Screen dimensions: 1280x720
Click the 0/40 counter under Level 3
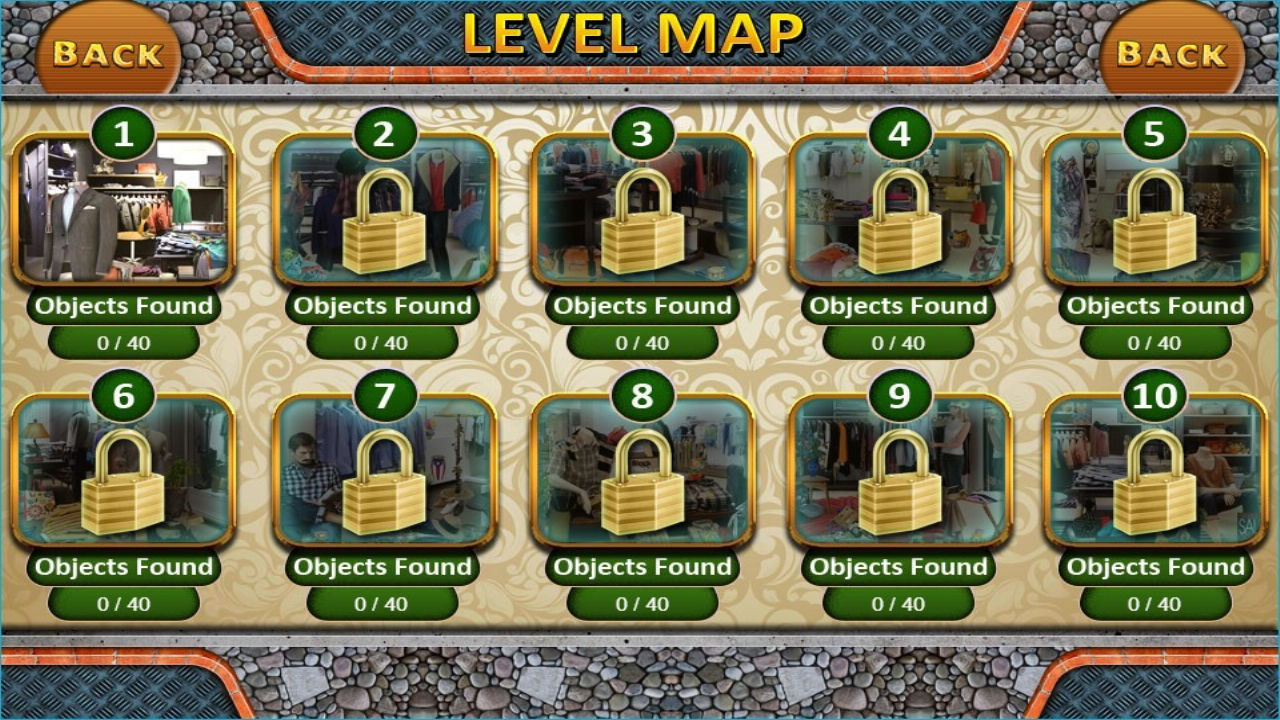[641, 341]
